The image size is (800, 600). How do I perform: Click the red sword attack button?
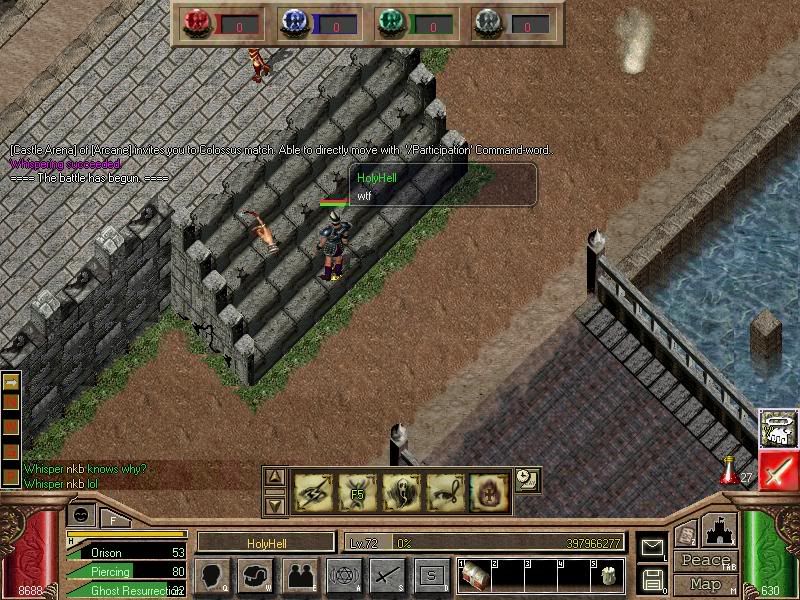tap(778, 469)
